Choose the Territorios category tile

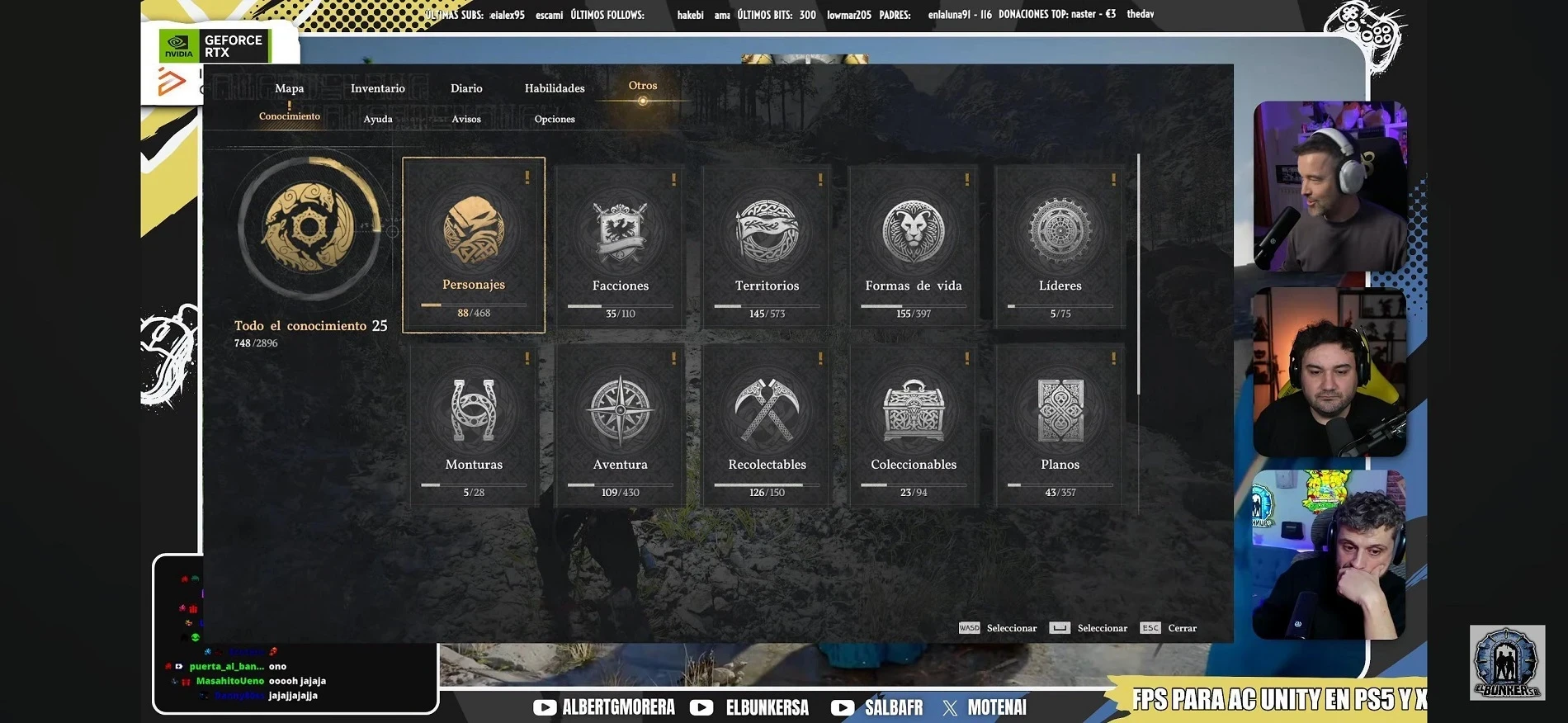point(767,246)
